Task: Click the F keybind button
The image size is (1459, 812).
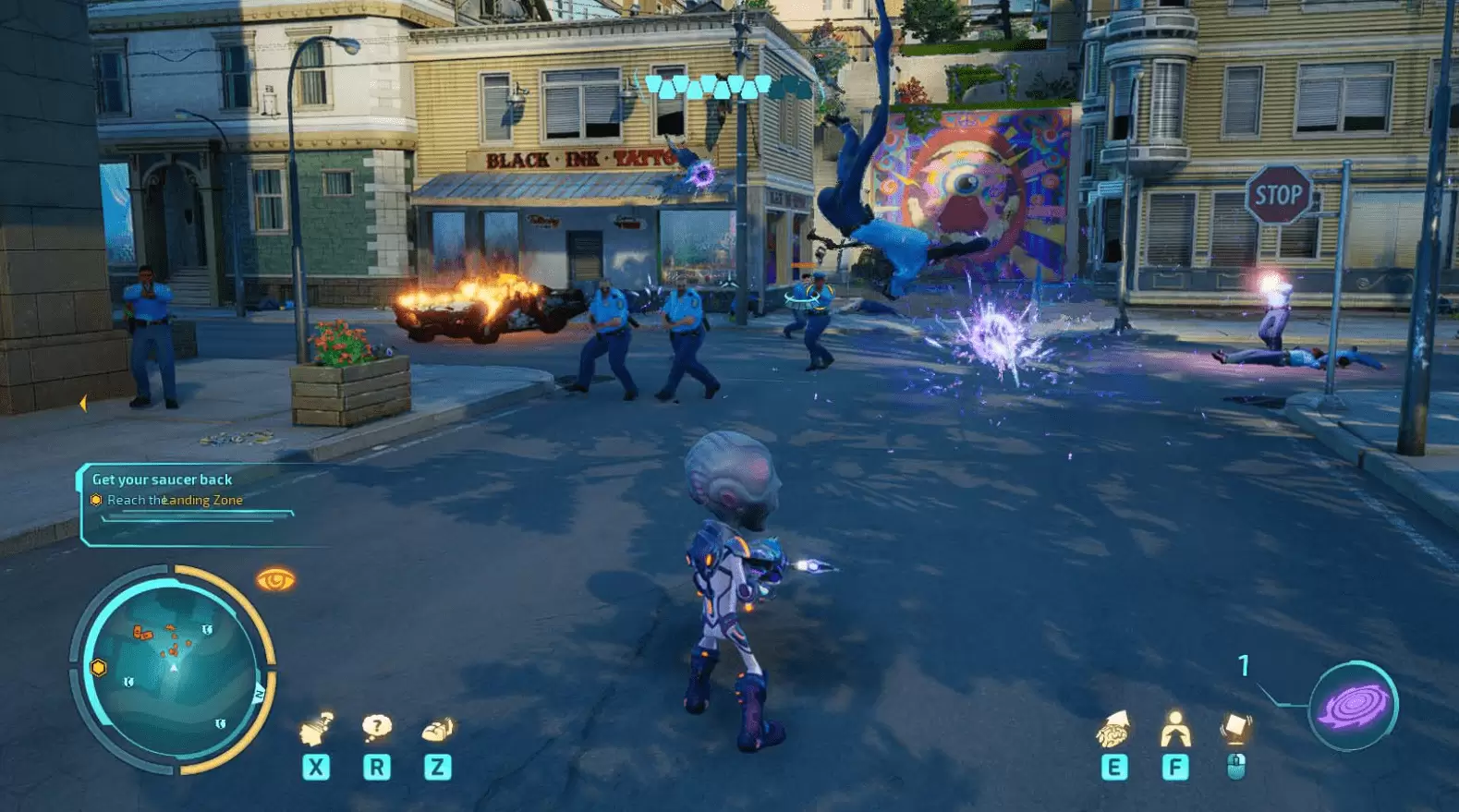Action: pyautogui.click(x=1174, y=767)
